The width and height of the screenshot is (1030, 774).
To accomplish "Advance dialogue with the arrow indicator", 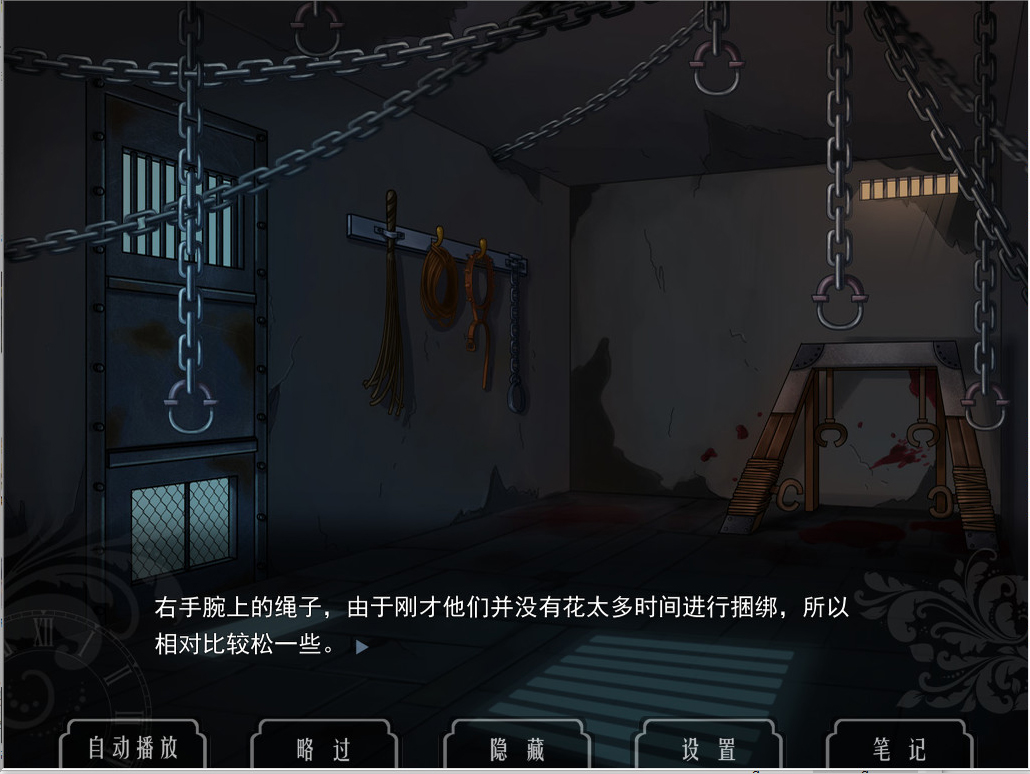I will 362,647.
